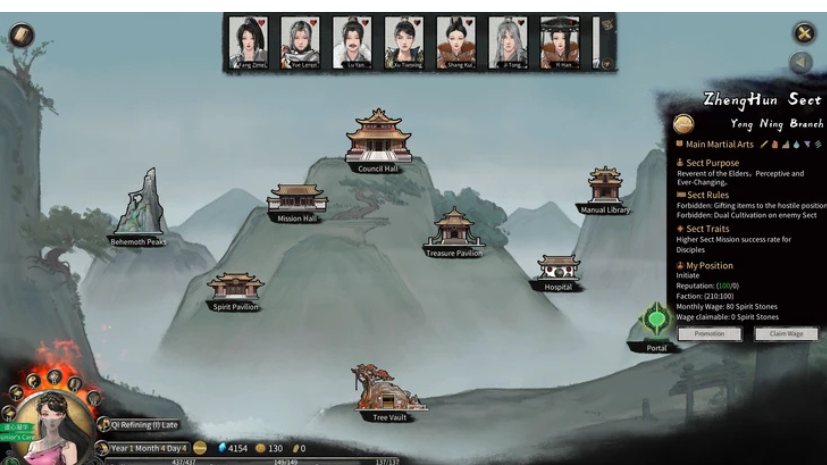Choose the Xu Tianping character portrait

point(404,42)
